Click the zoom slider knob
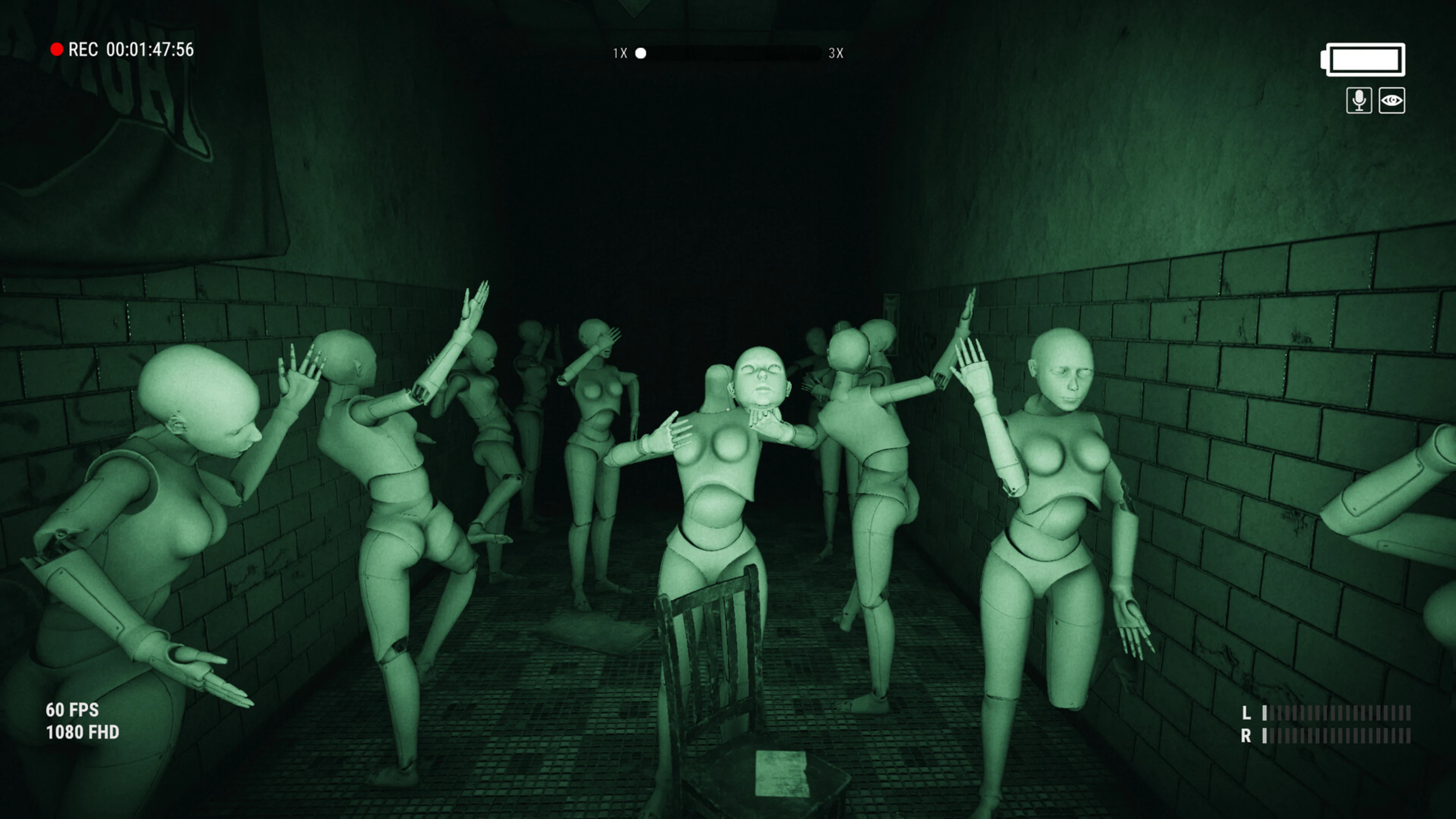1456x819 pixels. coord(640,53)
